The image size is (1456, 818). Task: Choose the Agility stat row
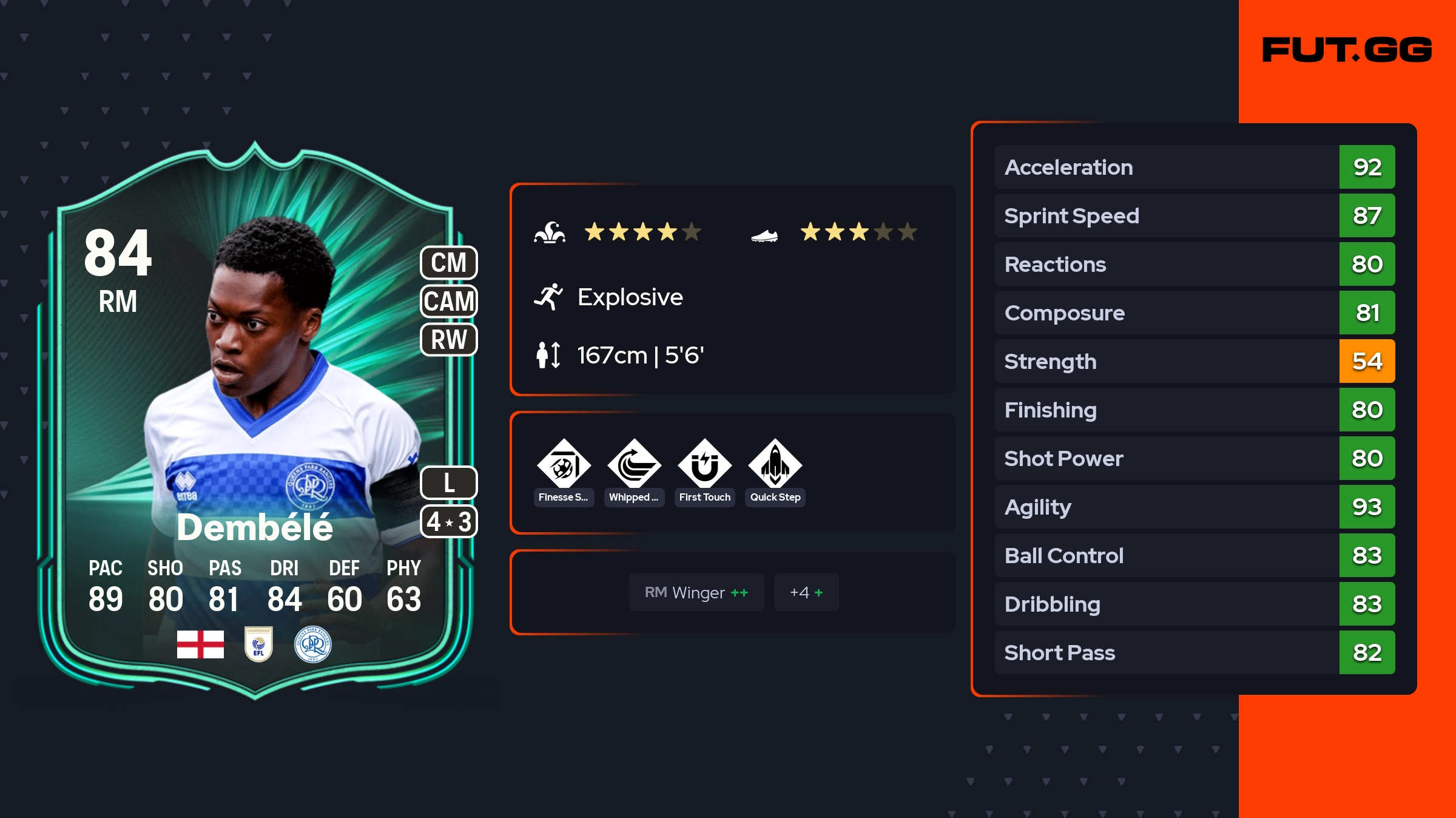[1194, 507]
